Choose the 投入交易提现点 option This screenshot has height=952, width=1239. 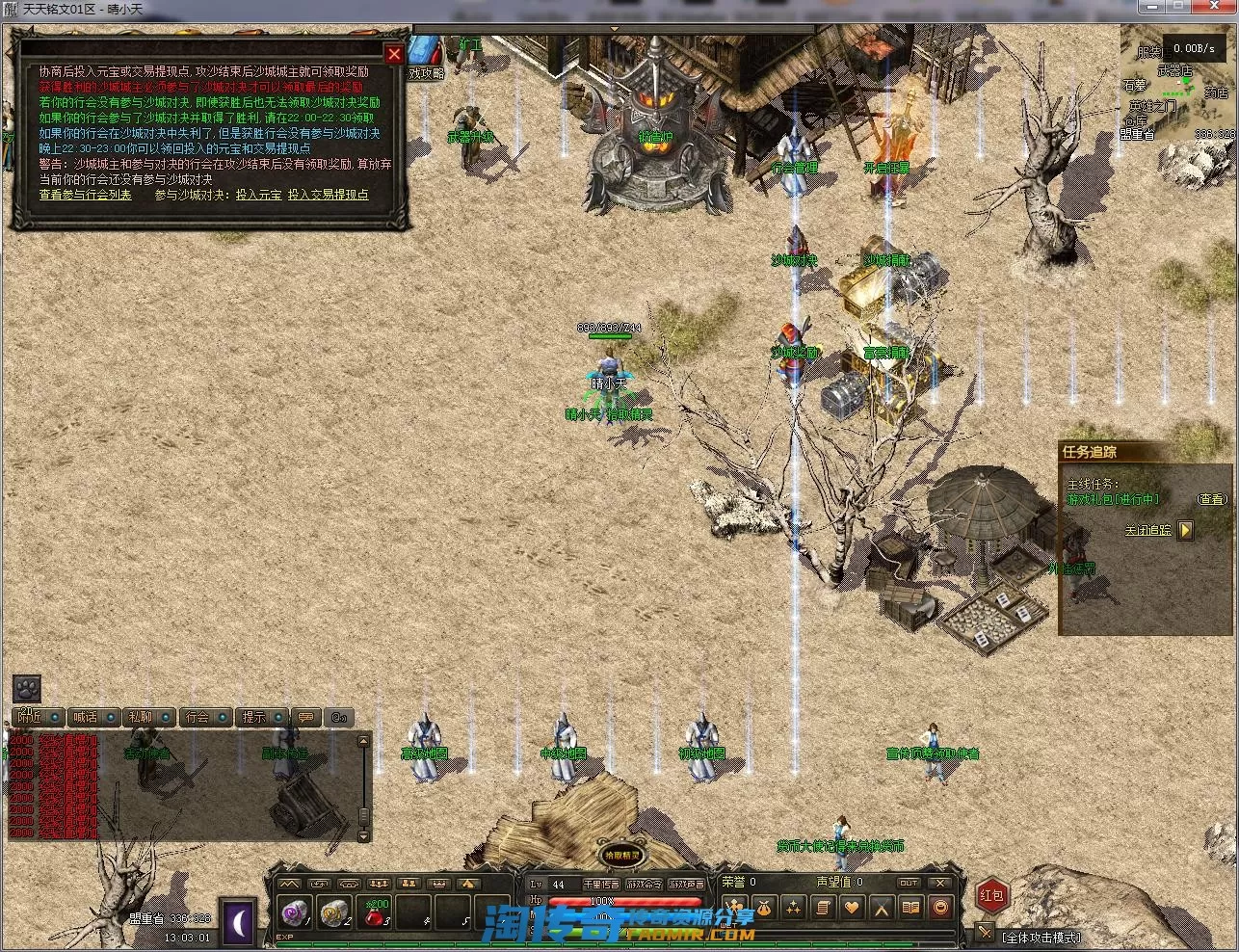(328, 195)
